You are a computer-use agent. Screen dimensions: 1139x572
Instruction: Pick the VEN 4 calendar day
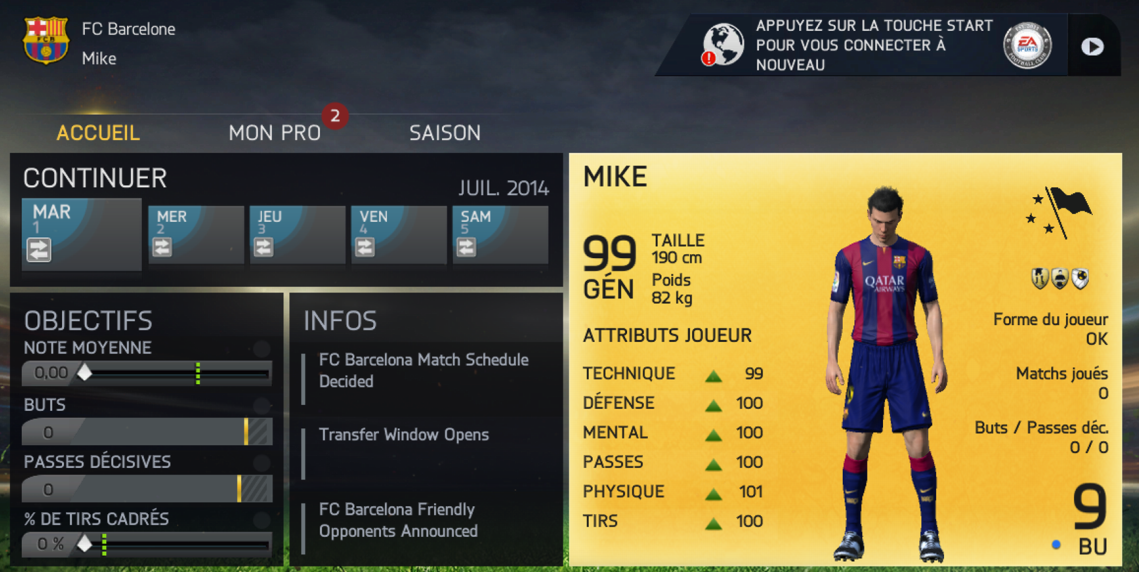point(398,235)
